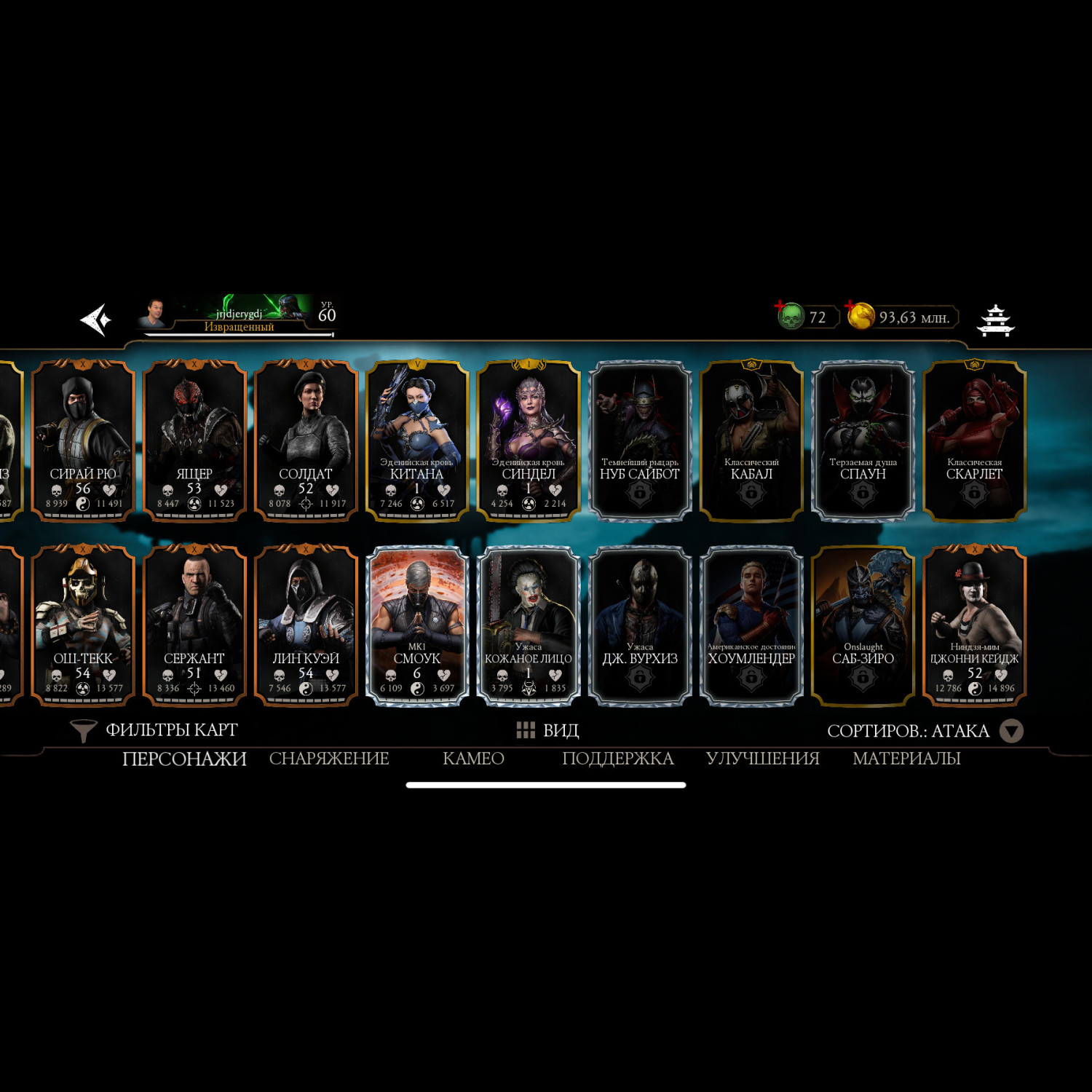Select the Синдел character card
Screen dimensions: 1092x1092
click(x=529, y=440)
